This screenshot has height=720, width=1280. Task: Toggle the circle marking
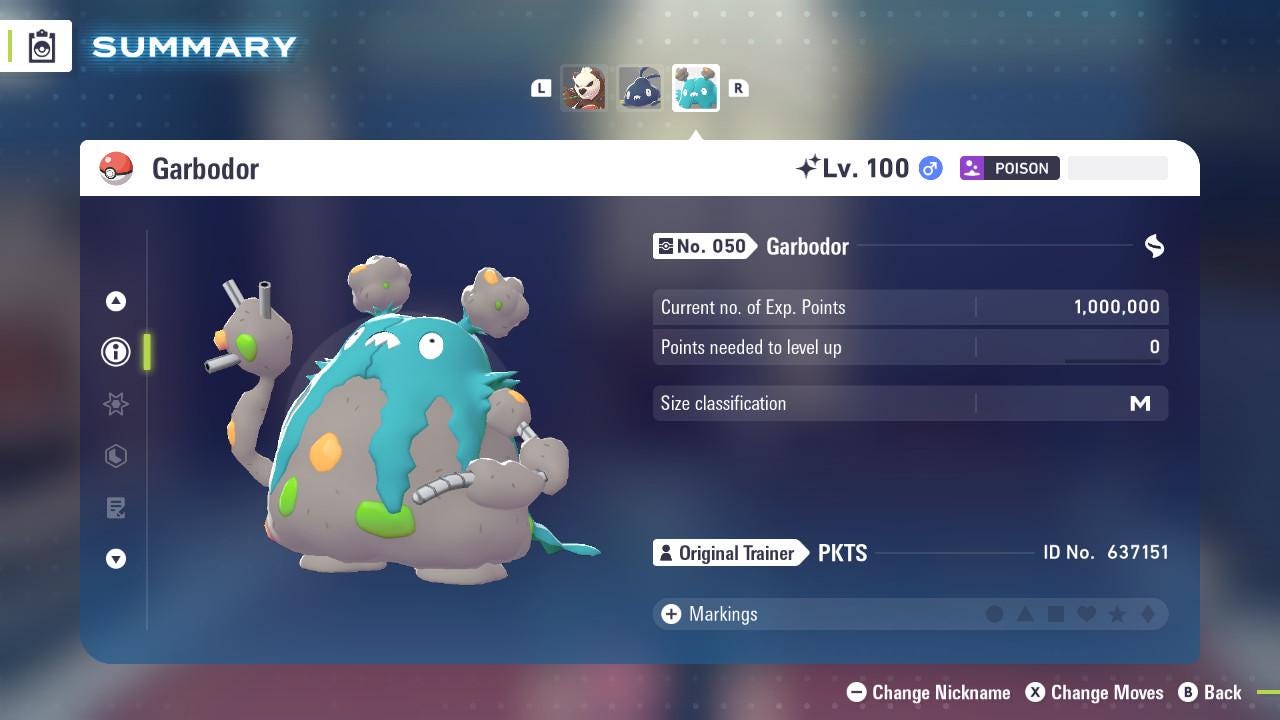tap(995, 614)
